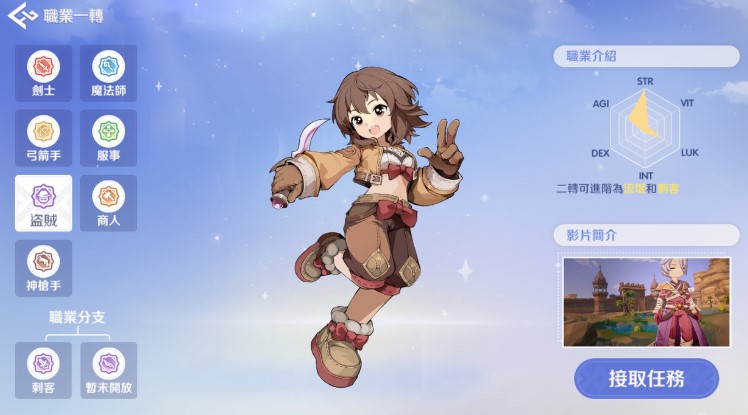Select the 劍士 swordsman class

pyautogui.click(x=43, y=73)
